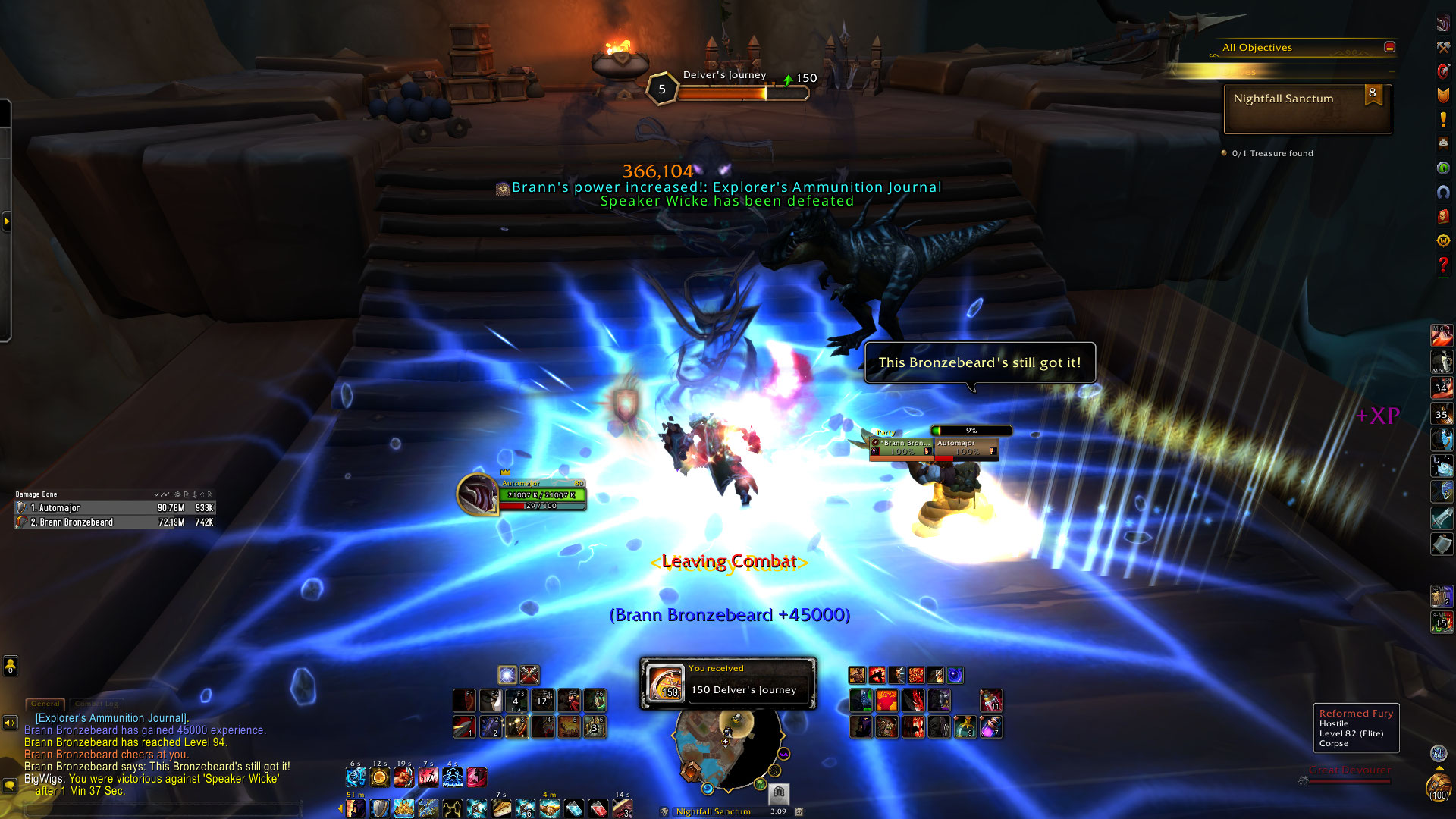Toggle the chat speaker sound button
This screenshot has height=819, width=1456.
[x=10, y=723]
